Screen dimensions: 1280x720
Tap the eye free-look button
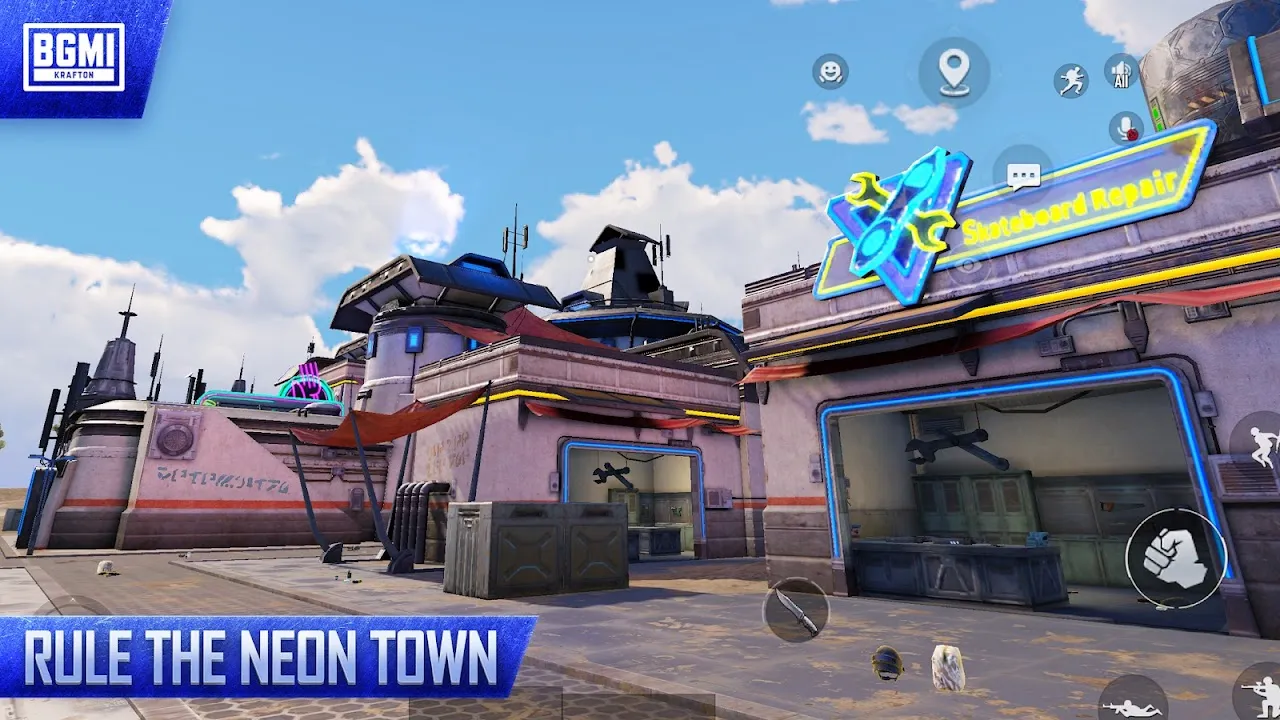pyautogui.click(x=968, y=265)
